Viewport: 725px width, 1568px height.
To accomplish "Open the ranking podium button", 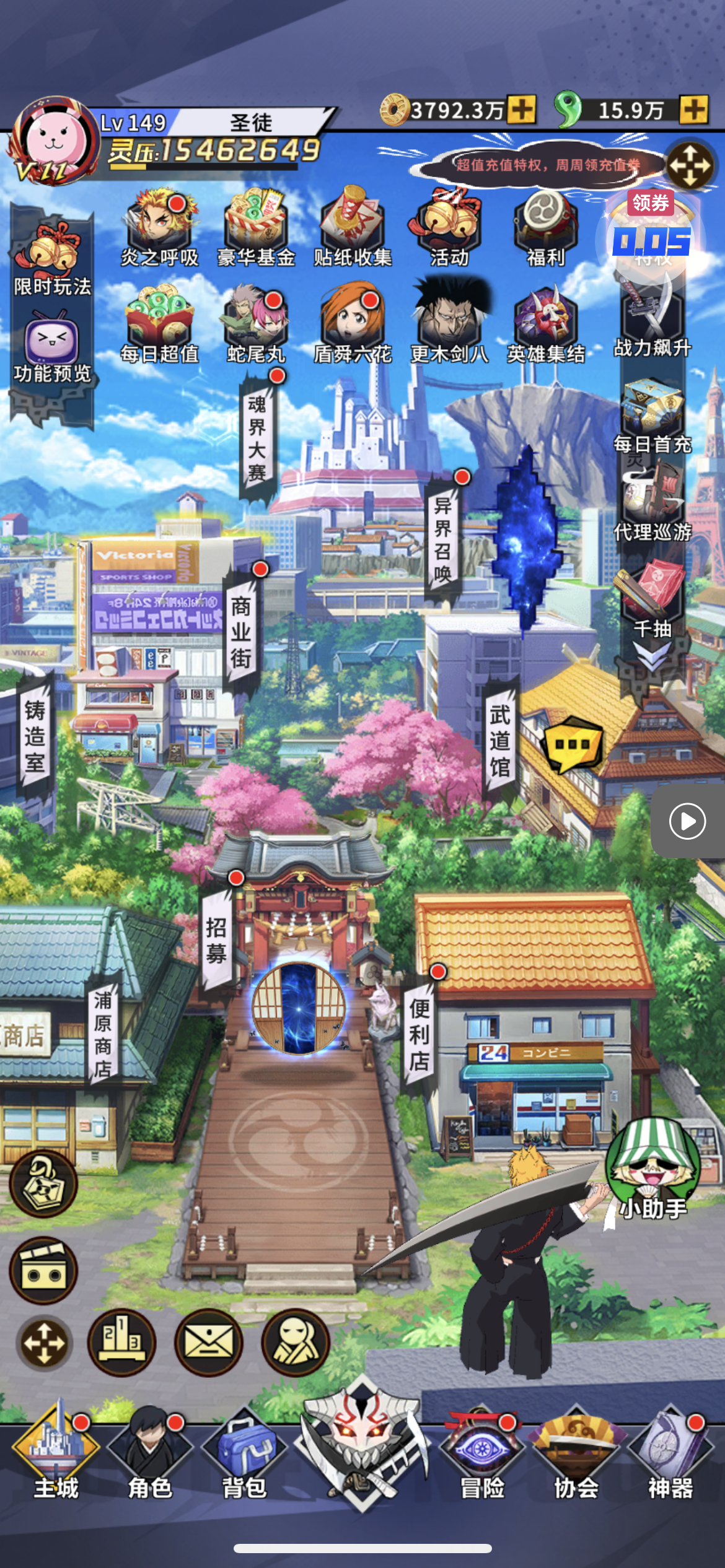I will (121, 1343).
